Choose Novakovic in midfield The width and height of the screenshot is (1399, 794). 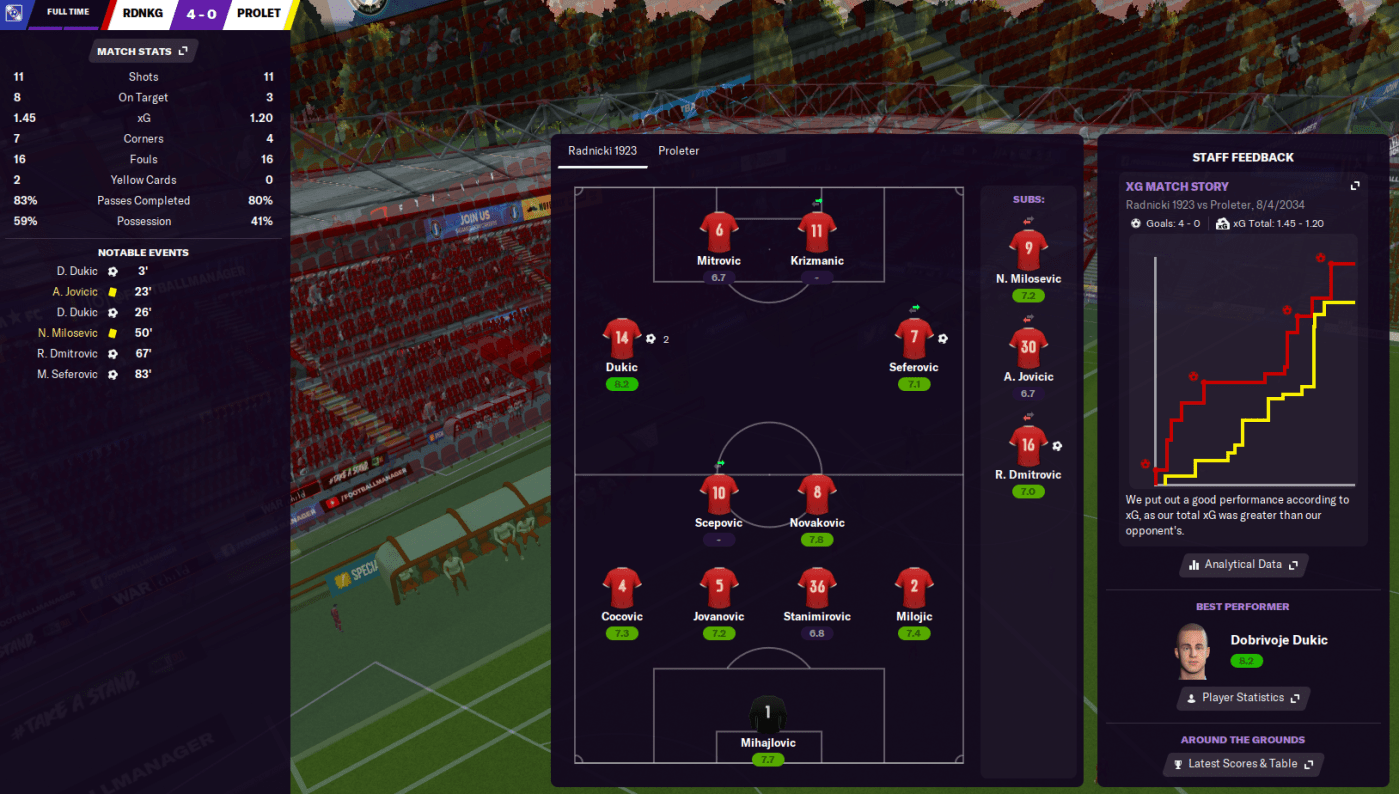pyautogui.click(x=817, y=494)
